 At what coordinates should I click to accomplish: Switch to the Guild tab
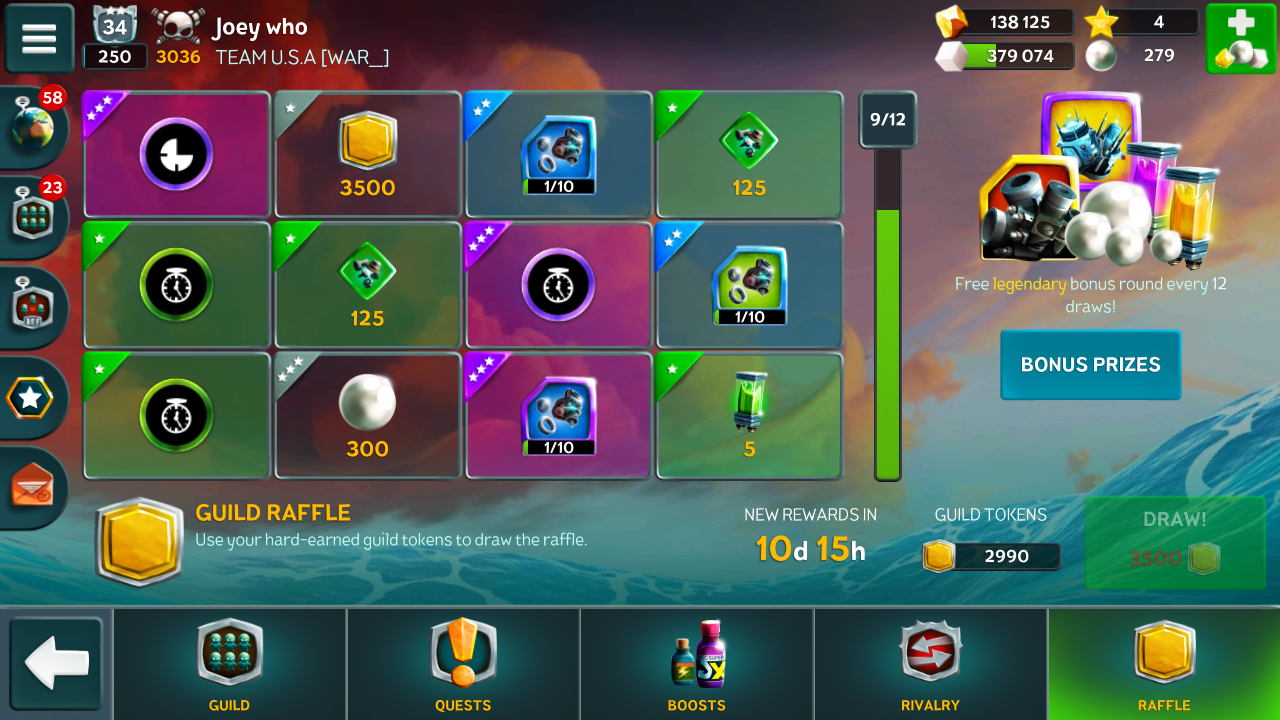coord(229,664)
